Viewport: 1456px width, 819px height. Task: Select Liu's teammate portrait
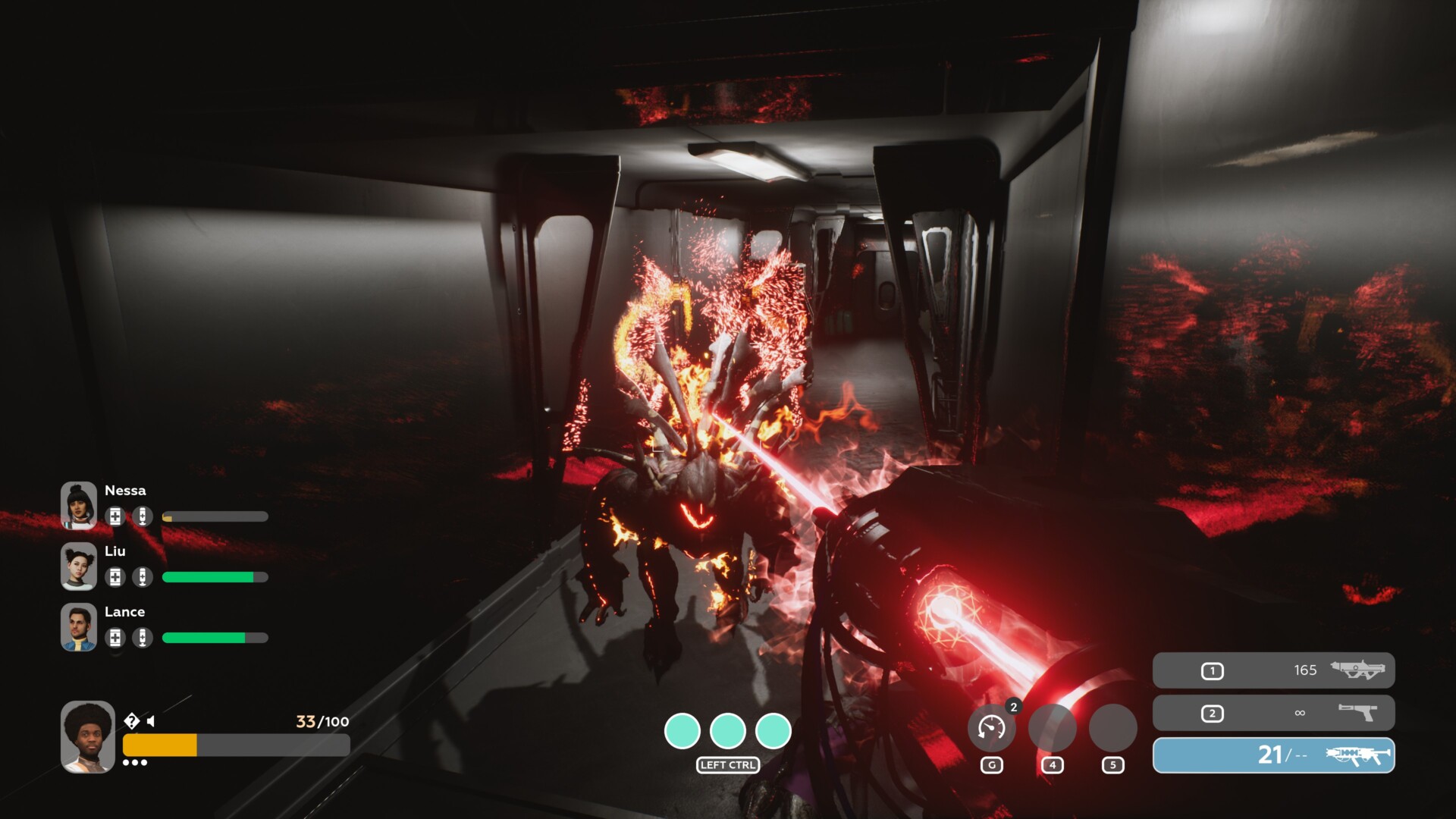point(79,566)
